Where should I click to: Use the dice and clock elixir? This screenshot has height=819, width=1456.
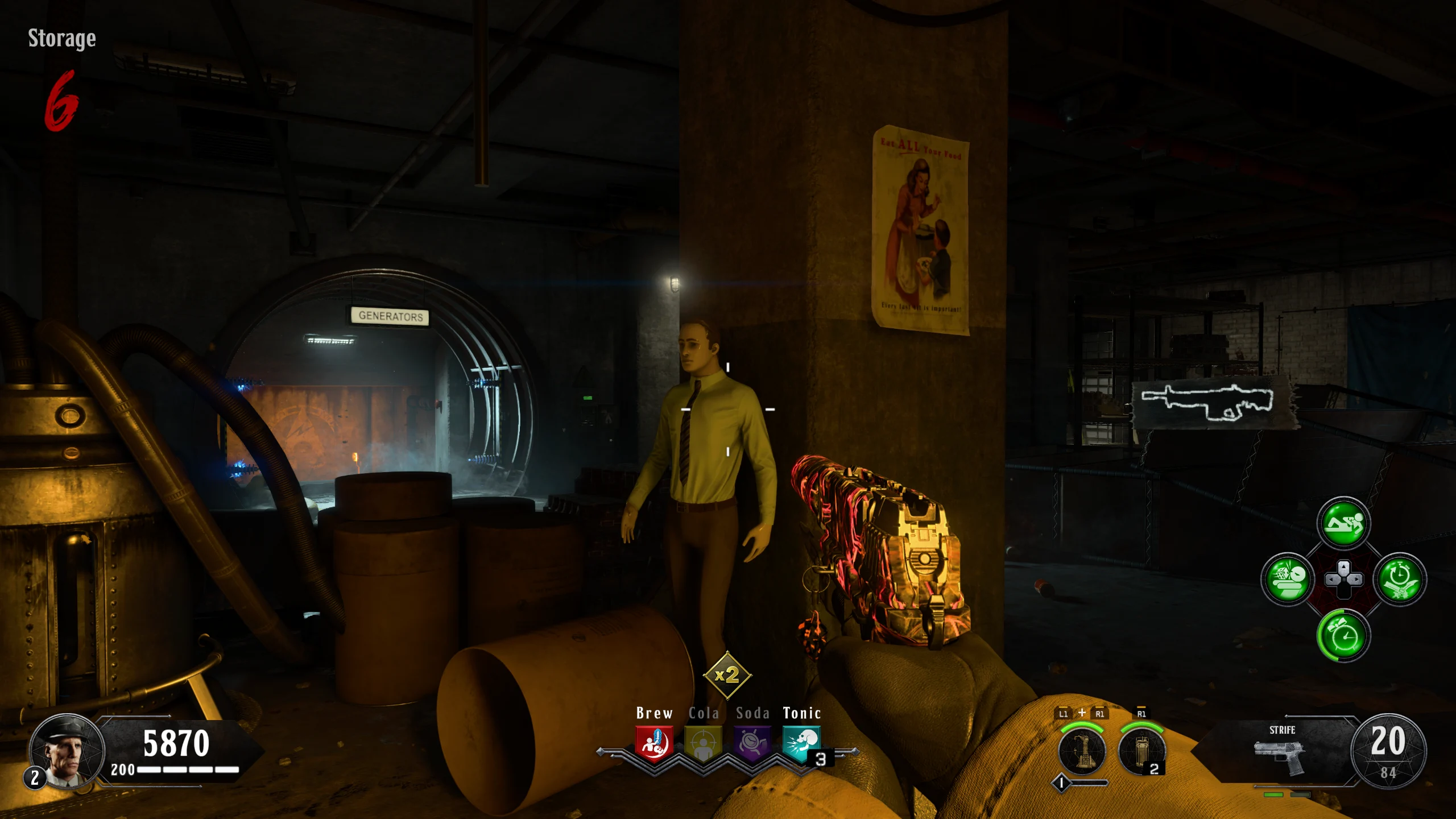[1288, 579]
